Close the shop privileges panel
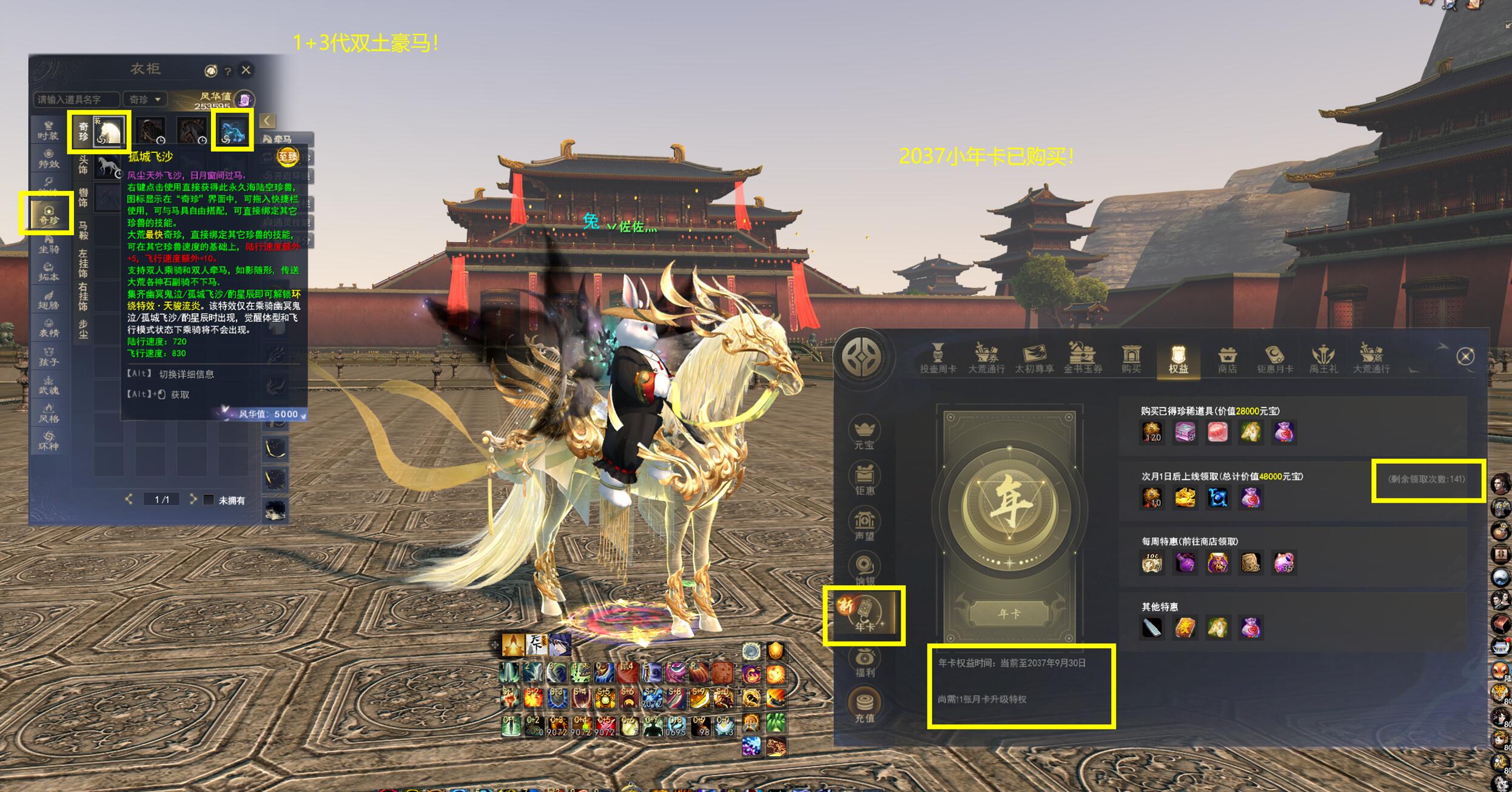The image size is (1512, 792). [1465, 357]
